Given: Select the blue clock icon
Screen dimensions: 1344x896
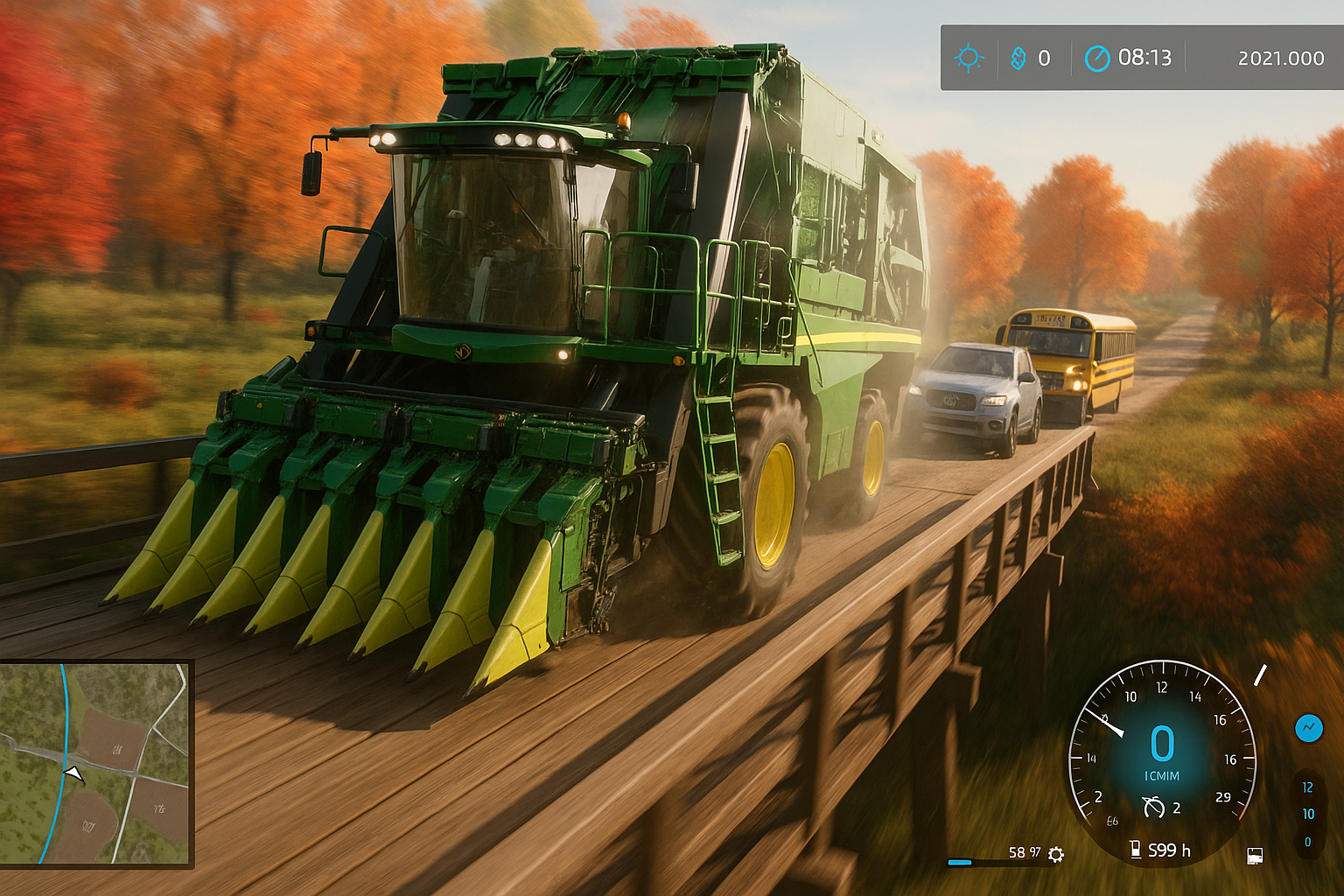Looking at the screenshot, I should tap(1096, 58).
